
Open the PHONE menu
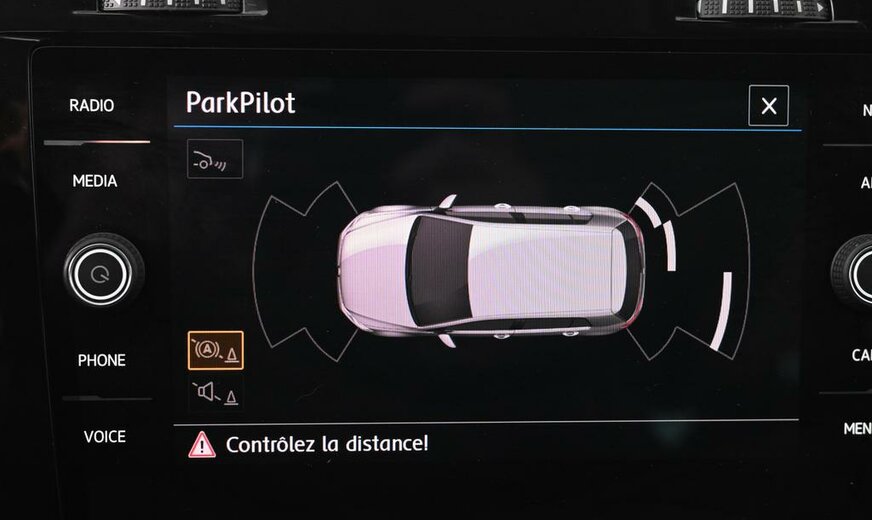click(x=101, y=360)
